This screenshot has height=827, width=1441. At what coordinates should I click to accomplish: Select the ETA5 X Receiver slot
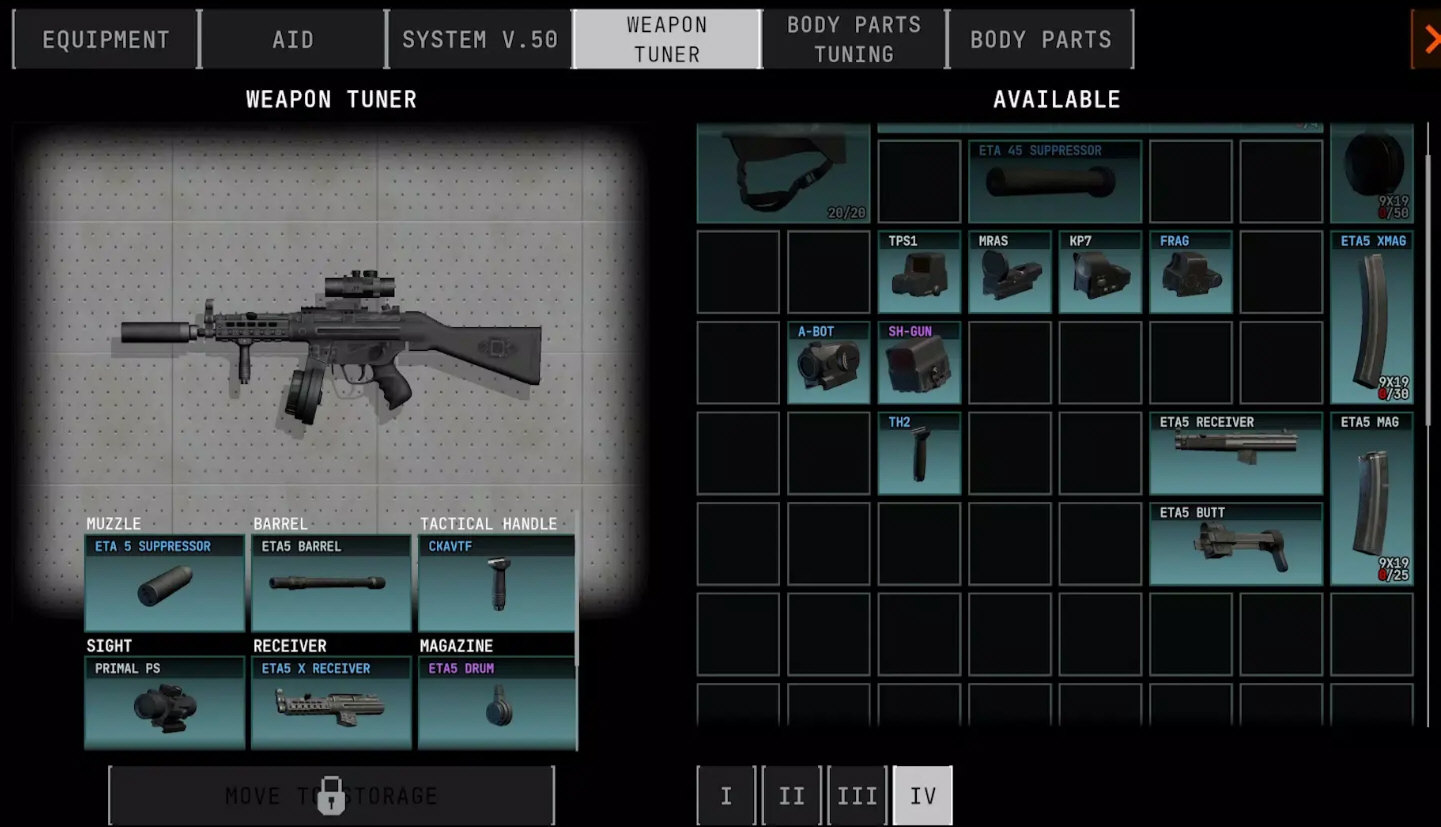point(331,703)
